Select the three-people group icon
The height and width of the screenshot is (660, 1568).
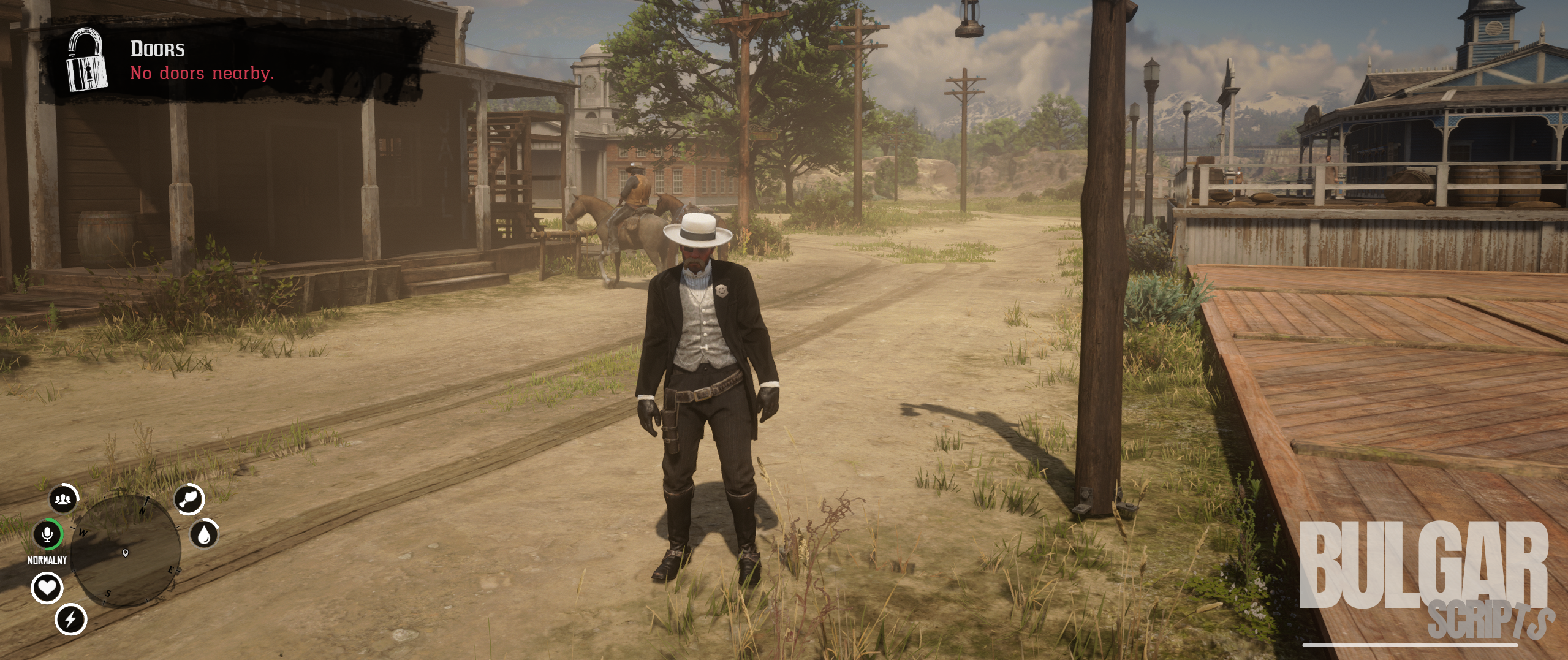click(x=63, y=499)
